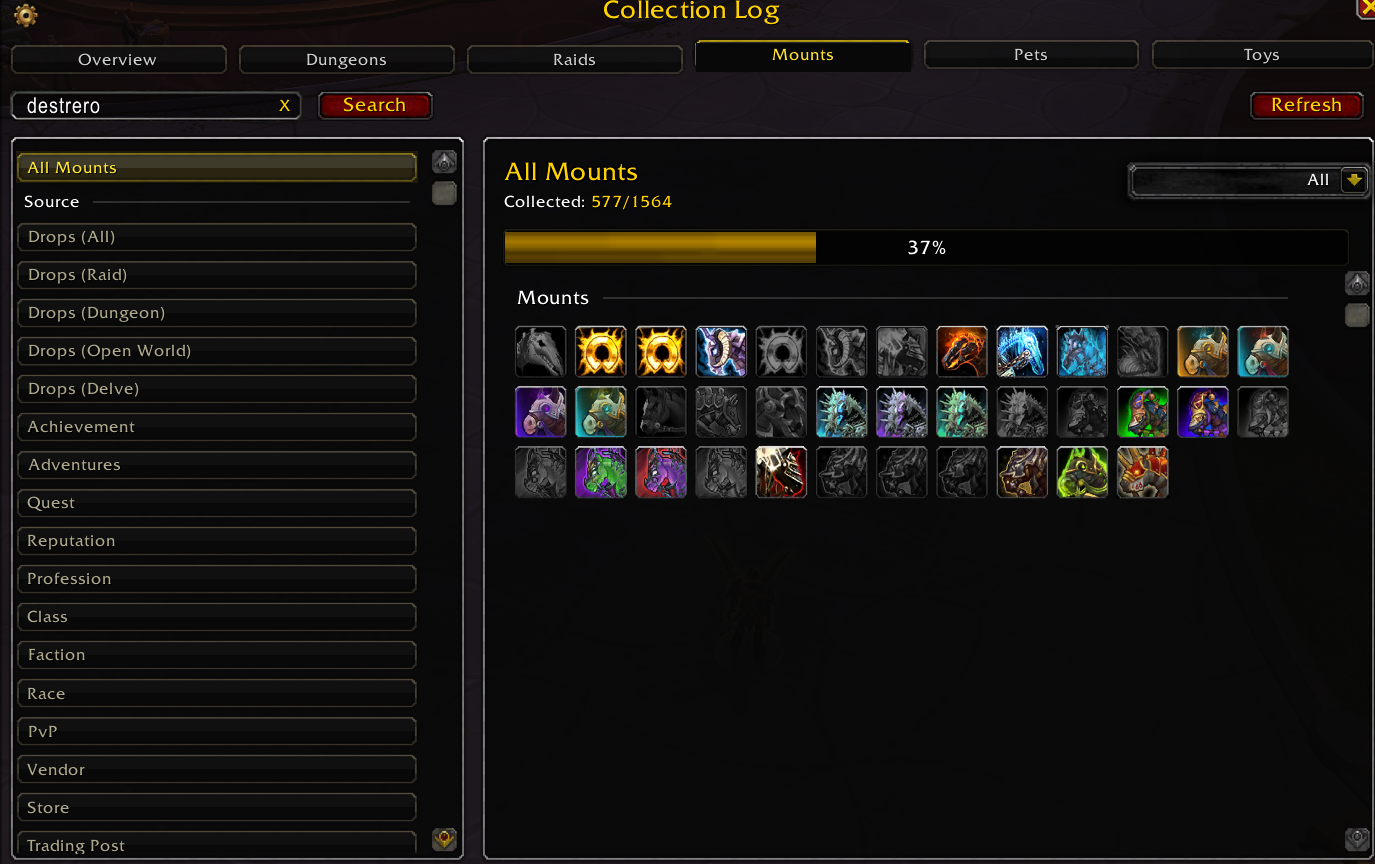Refresh the collection log
The width and height of the screenshot is (1375, 864).
[x=1306, y=105]
